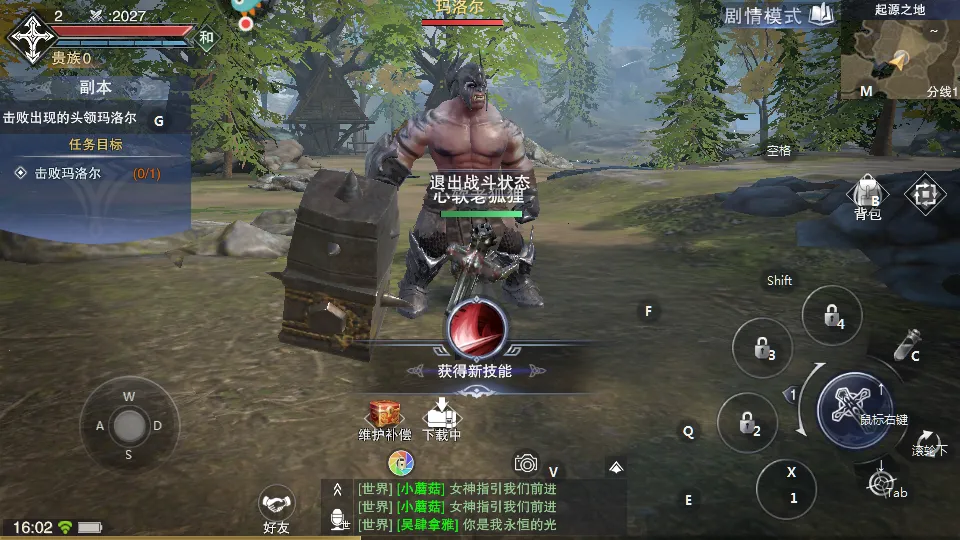This screenshot has width=960, height=540.
Task: Open the camera screenshot tool
Action: [x=526, y=462]
